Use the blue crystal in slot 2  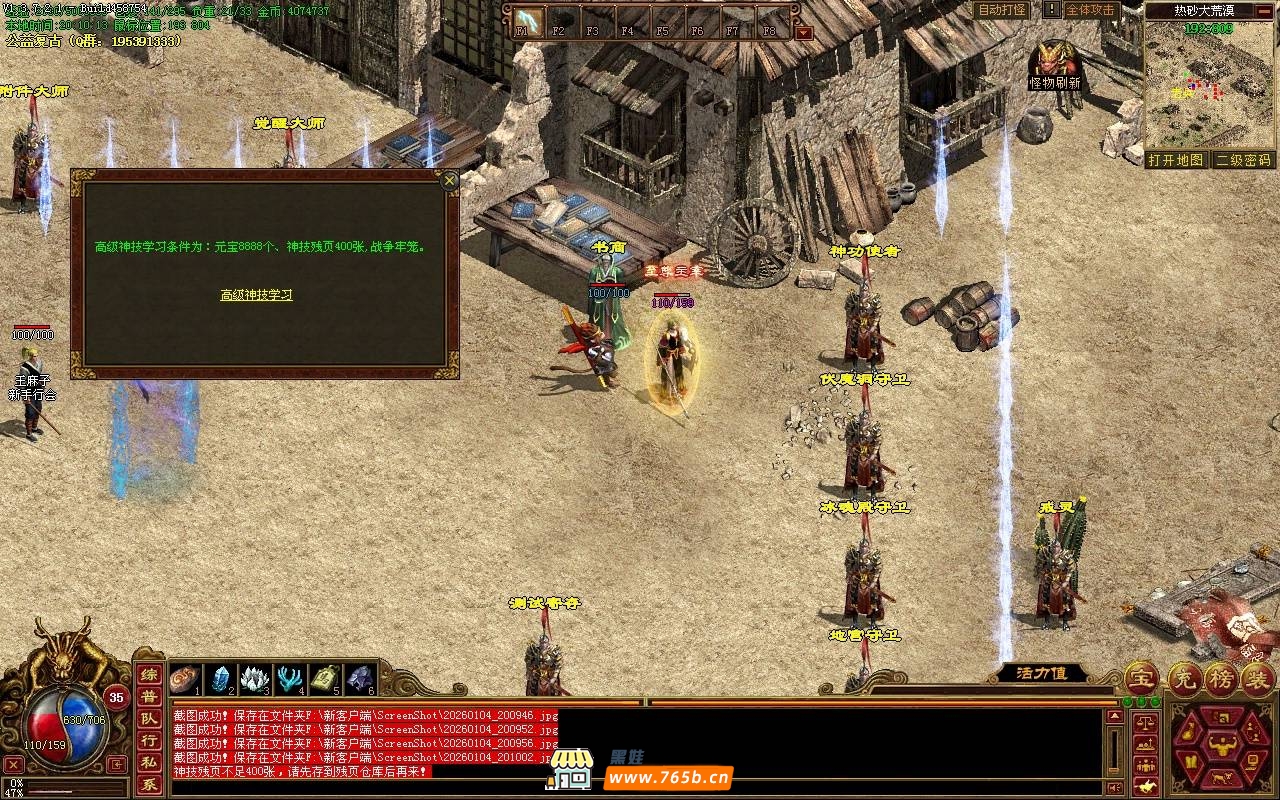219,680
